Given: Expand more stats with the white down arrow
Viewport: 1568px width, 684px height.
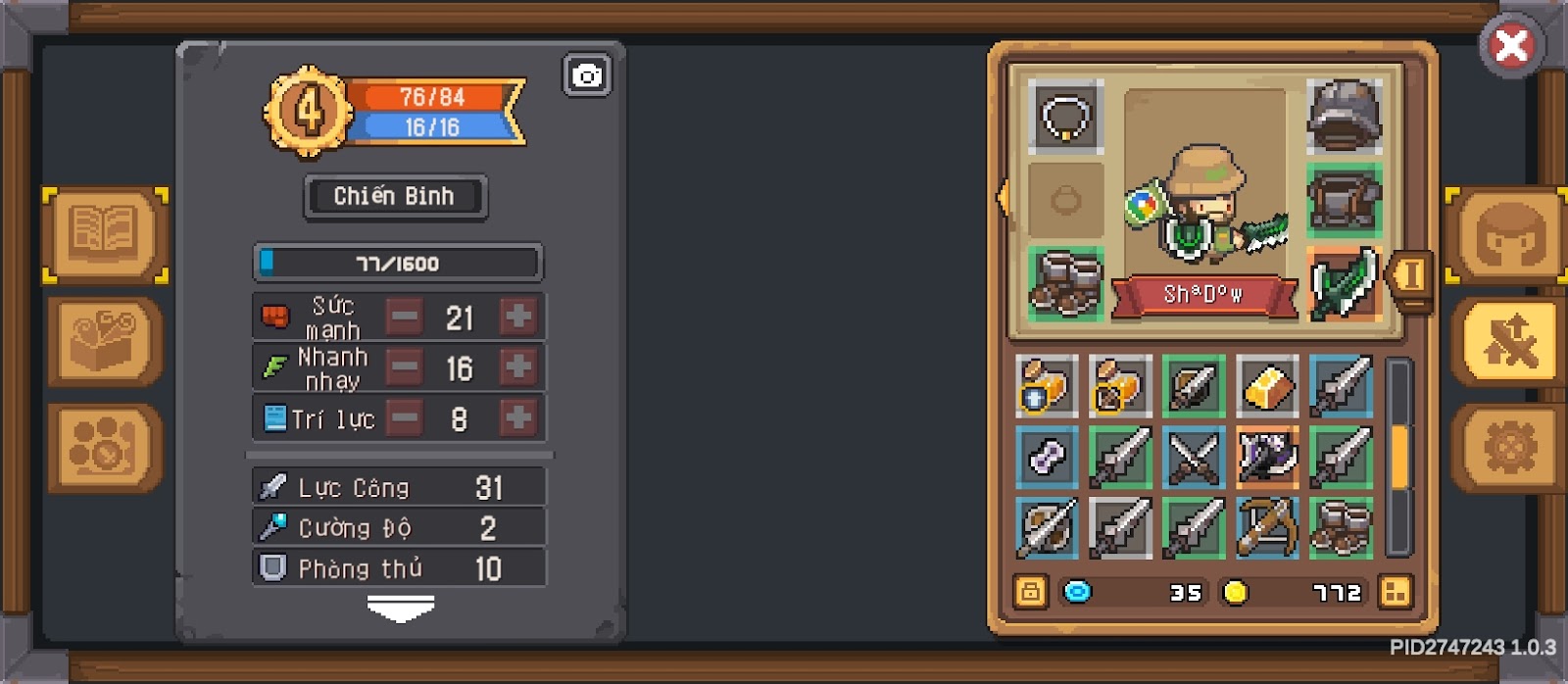Looking at the screenshot, I should pos(400,611).
